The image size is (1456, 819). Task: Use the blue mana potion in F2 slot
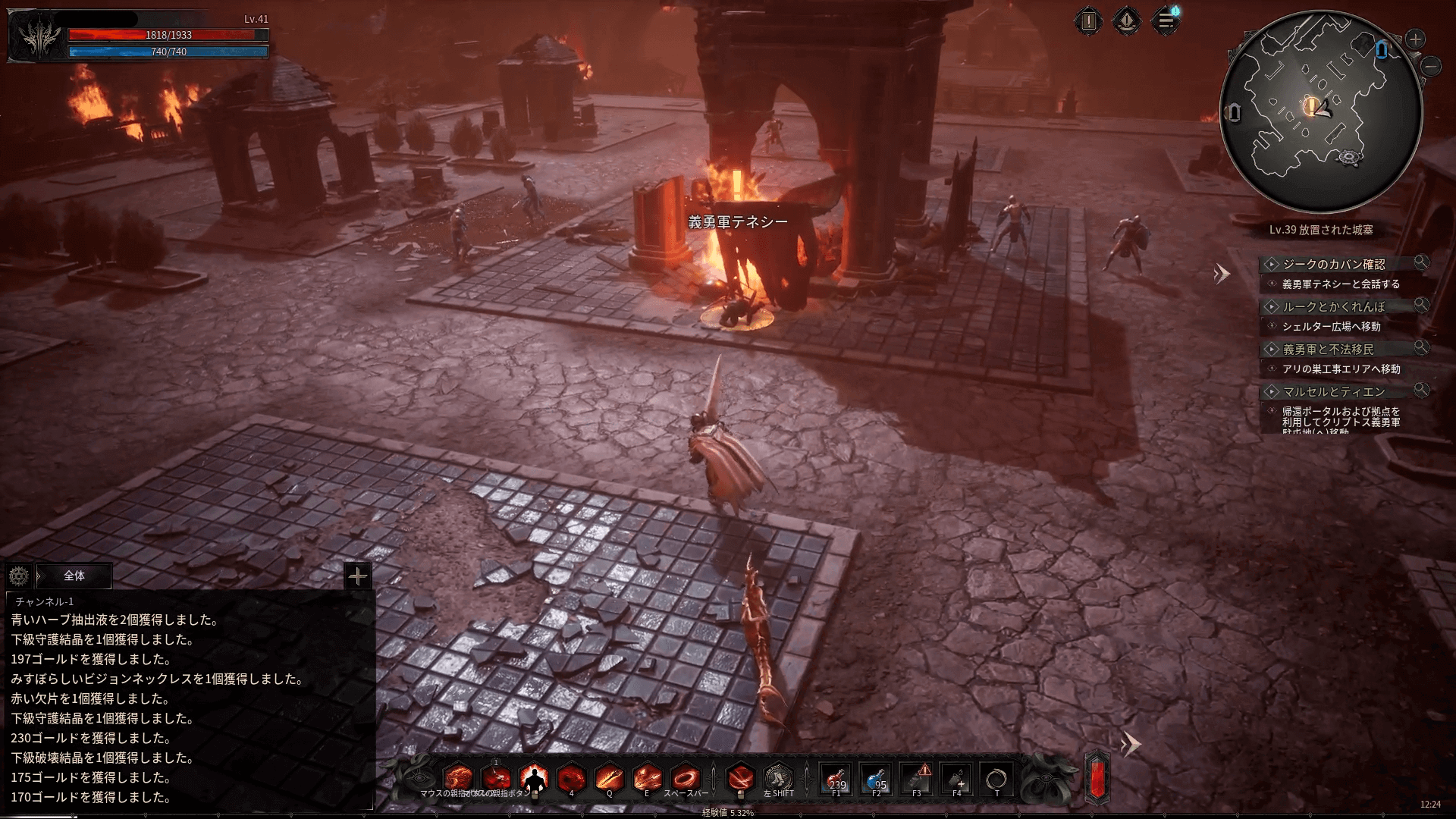(877, 779)
